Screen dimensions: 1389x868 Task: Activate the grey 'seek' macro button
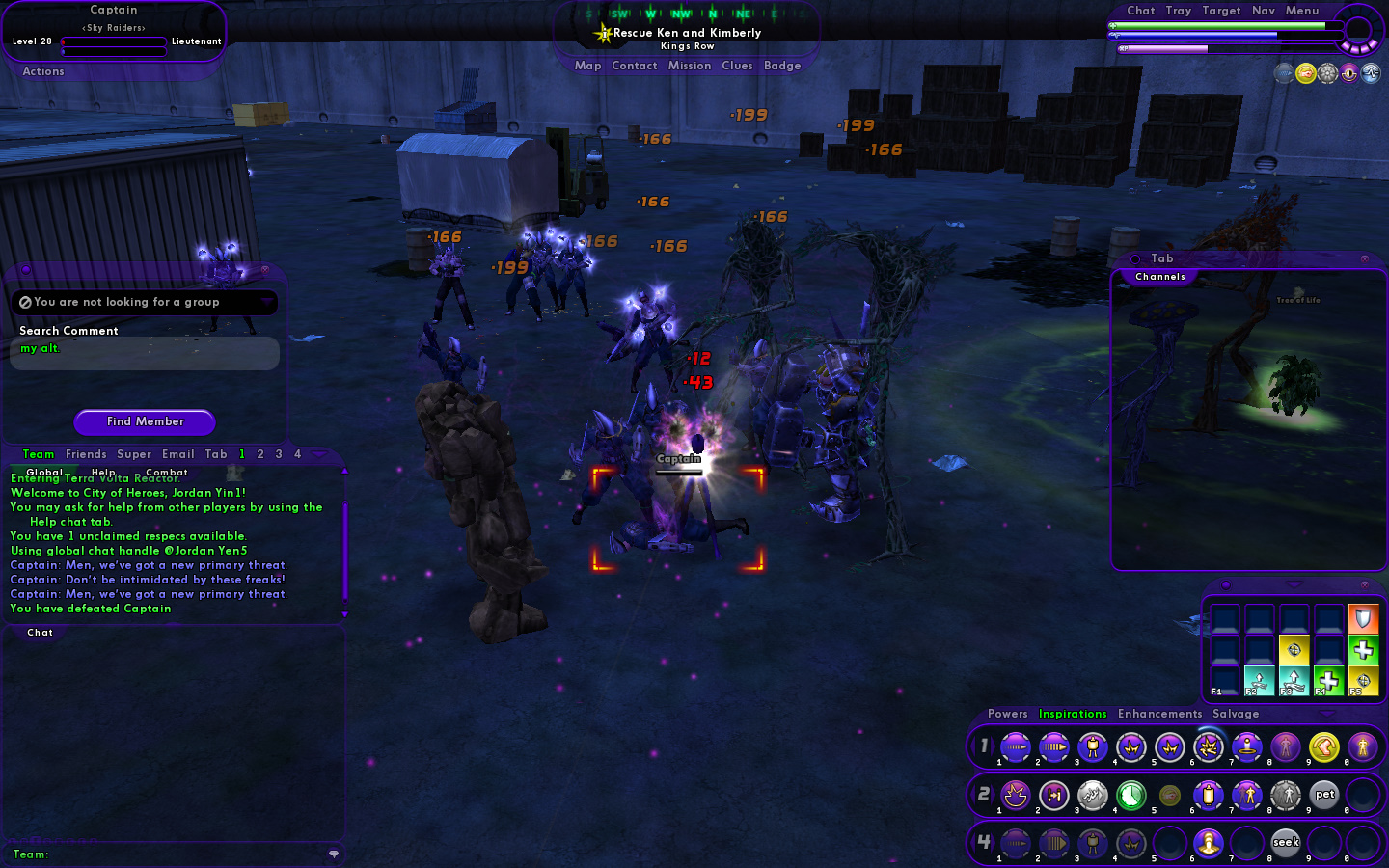(1286, 843)
